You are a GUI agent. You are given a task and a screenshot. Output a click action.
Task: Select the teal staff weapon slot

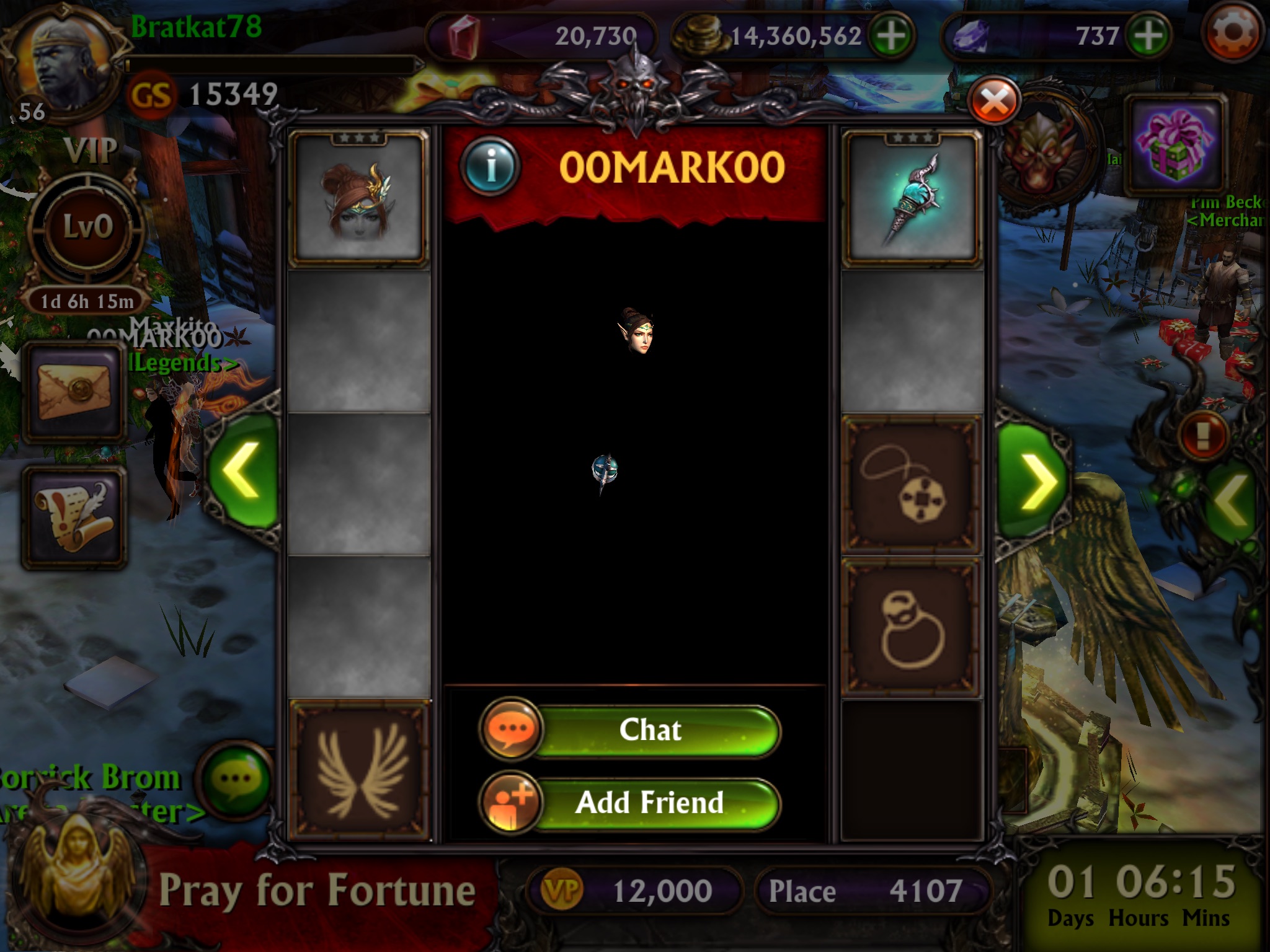click(911, 200)
